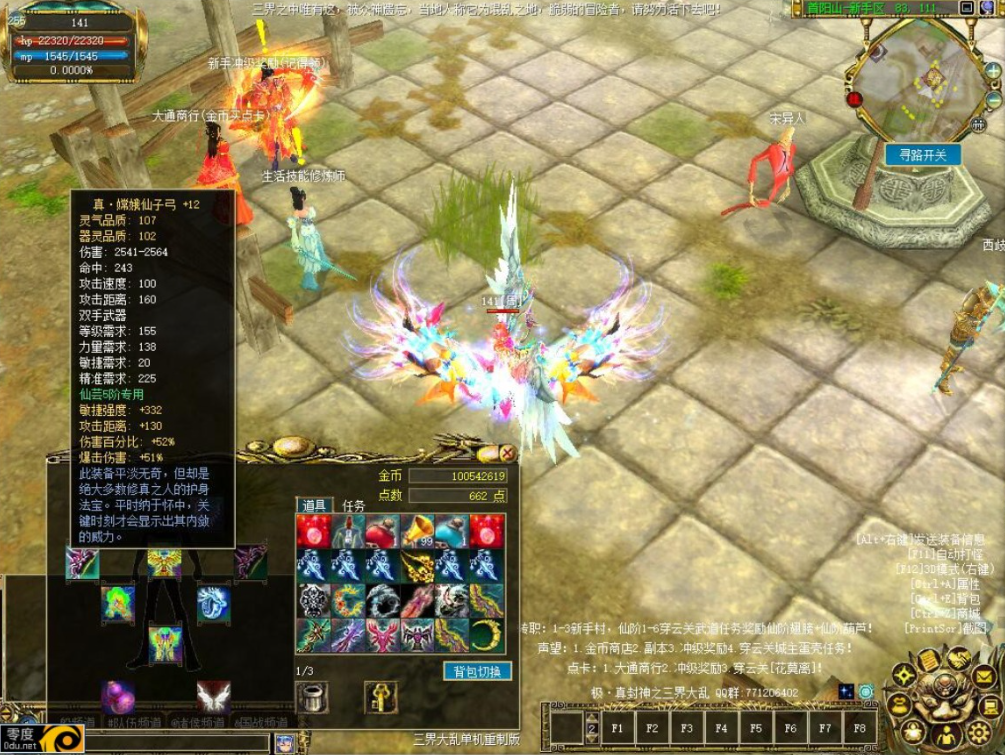Select the equipped white wings slot

212,696
